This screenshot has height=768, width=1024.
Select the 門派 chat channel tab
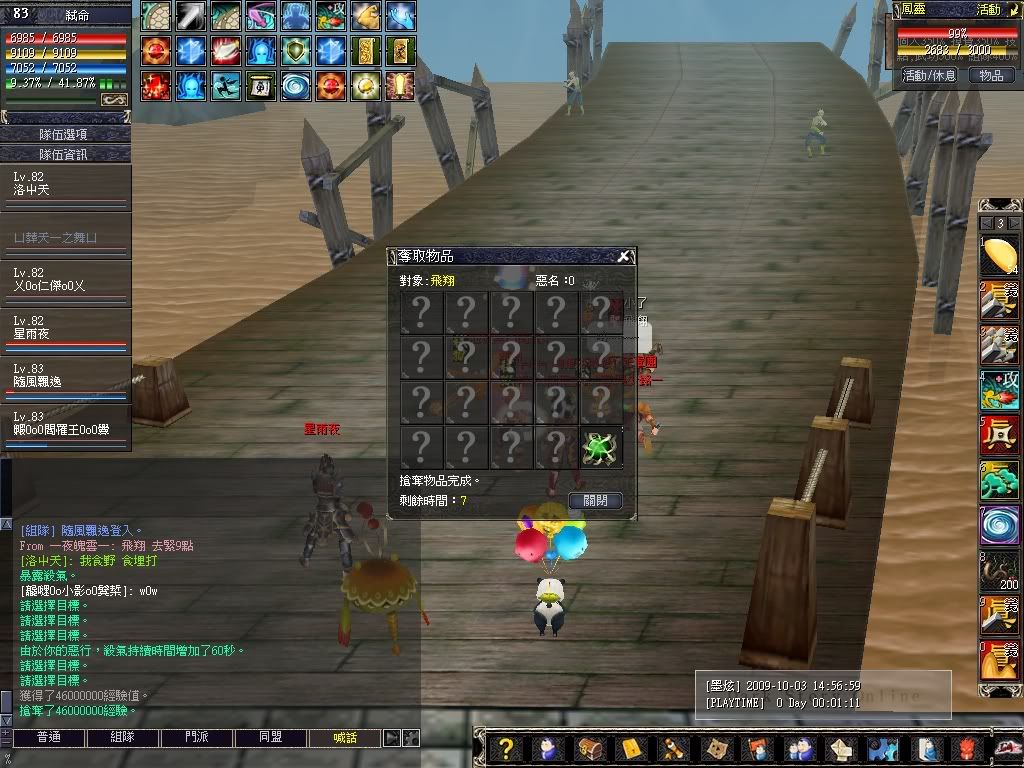pyautogui.click(x=197, y=738)
